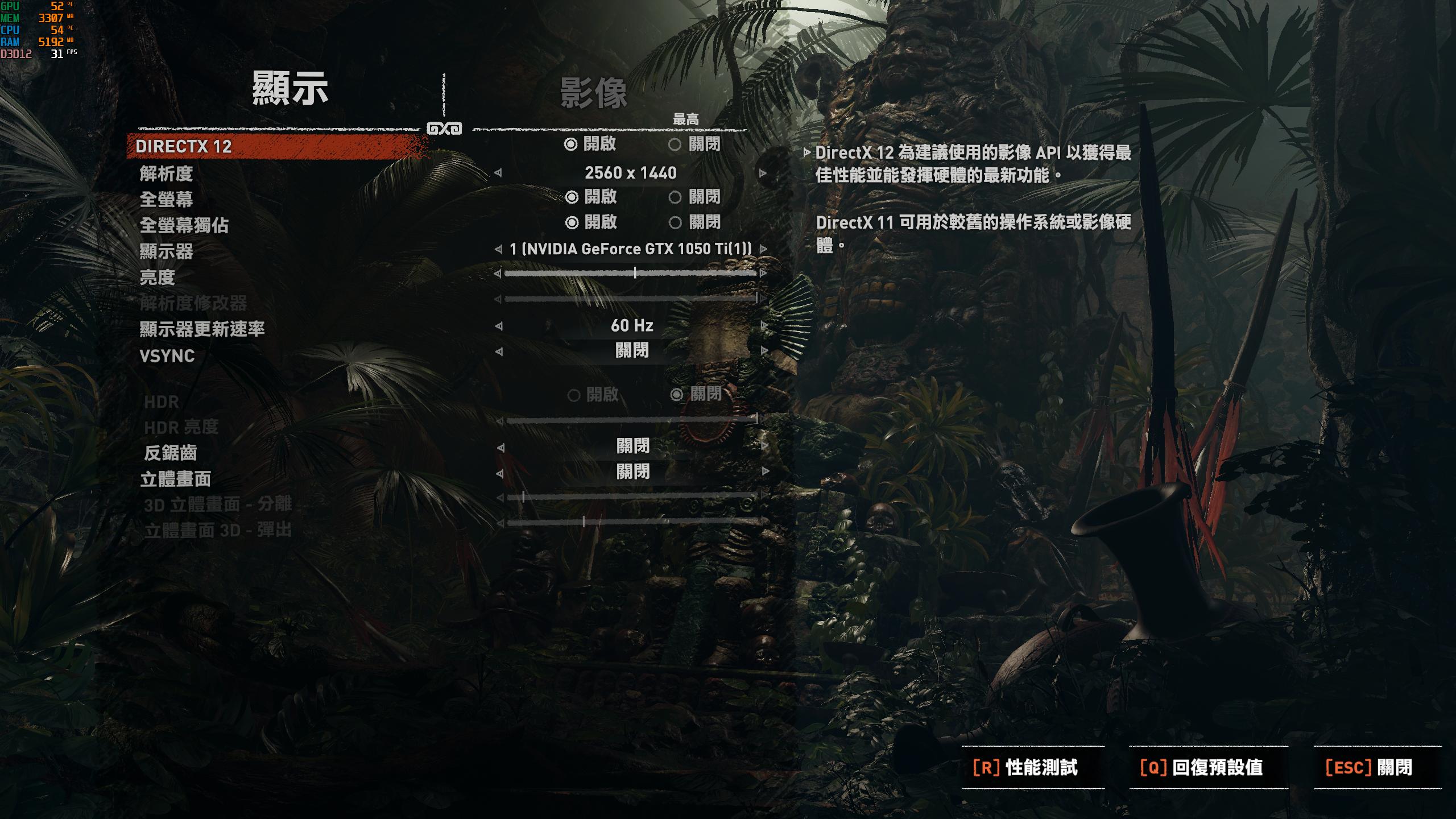
Task: Click the right arrow beside 2560 x 1440
Action: (763, 173)
